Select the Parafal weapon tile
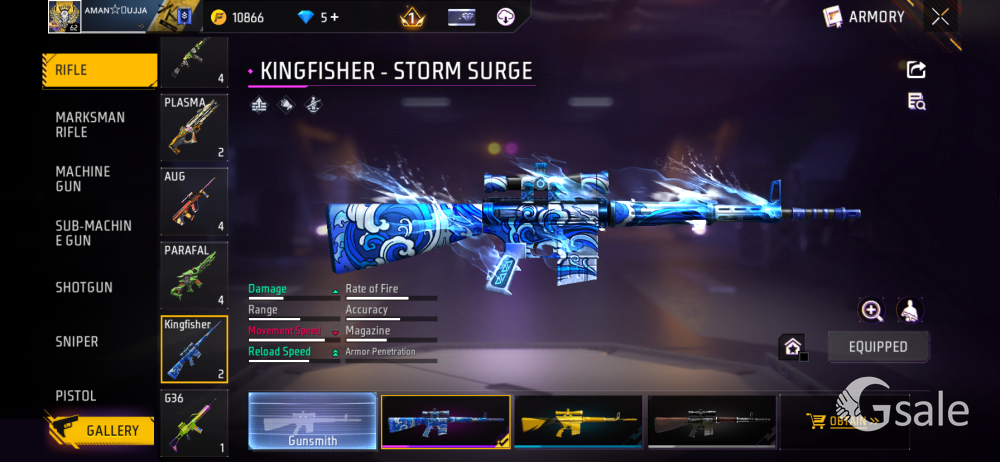The height and width of the screenshot is (462, 1000). click(194, 275)
